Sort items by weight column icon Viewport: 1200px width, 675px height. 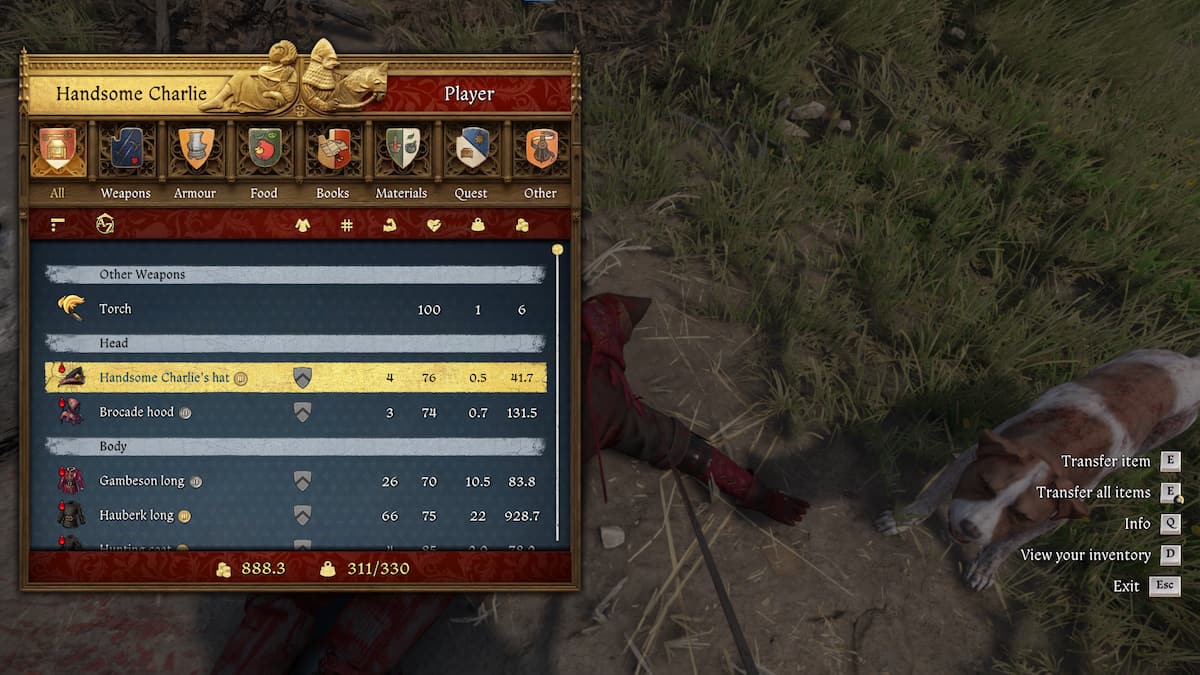coord(478,225)
